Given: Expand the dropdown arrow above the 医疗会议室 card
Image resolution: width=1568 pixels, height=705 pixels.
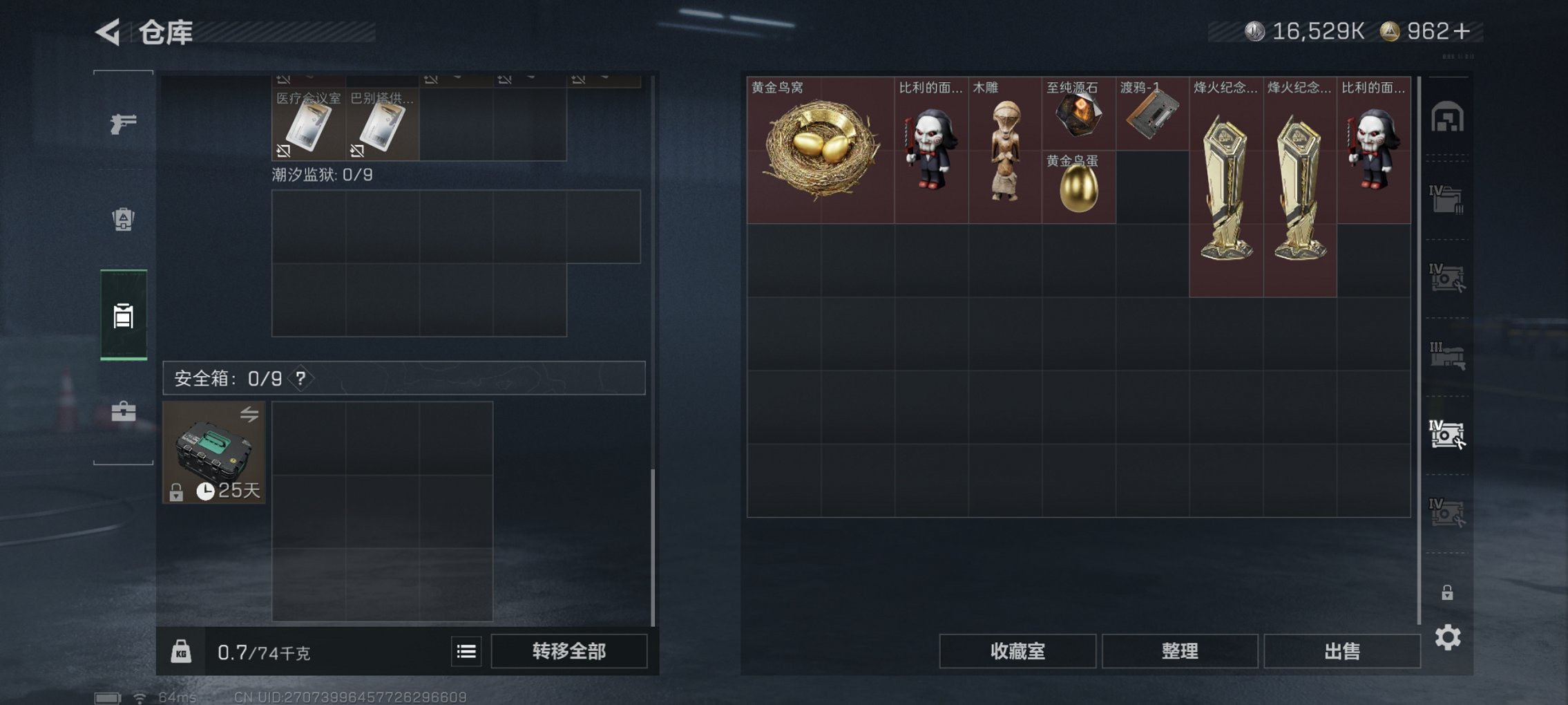Looking at the screenshot, I should click(309, 79).
